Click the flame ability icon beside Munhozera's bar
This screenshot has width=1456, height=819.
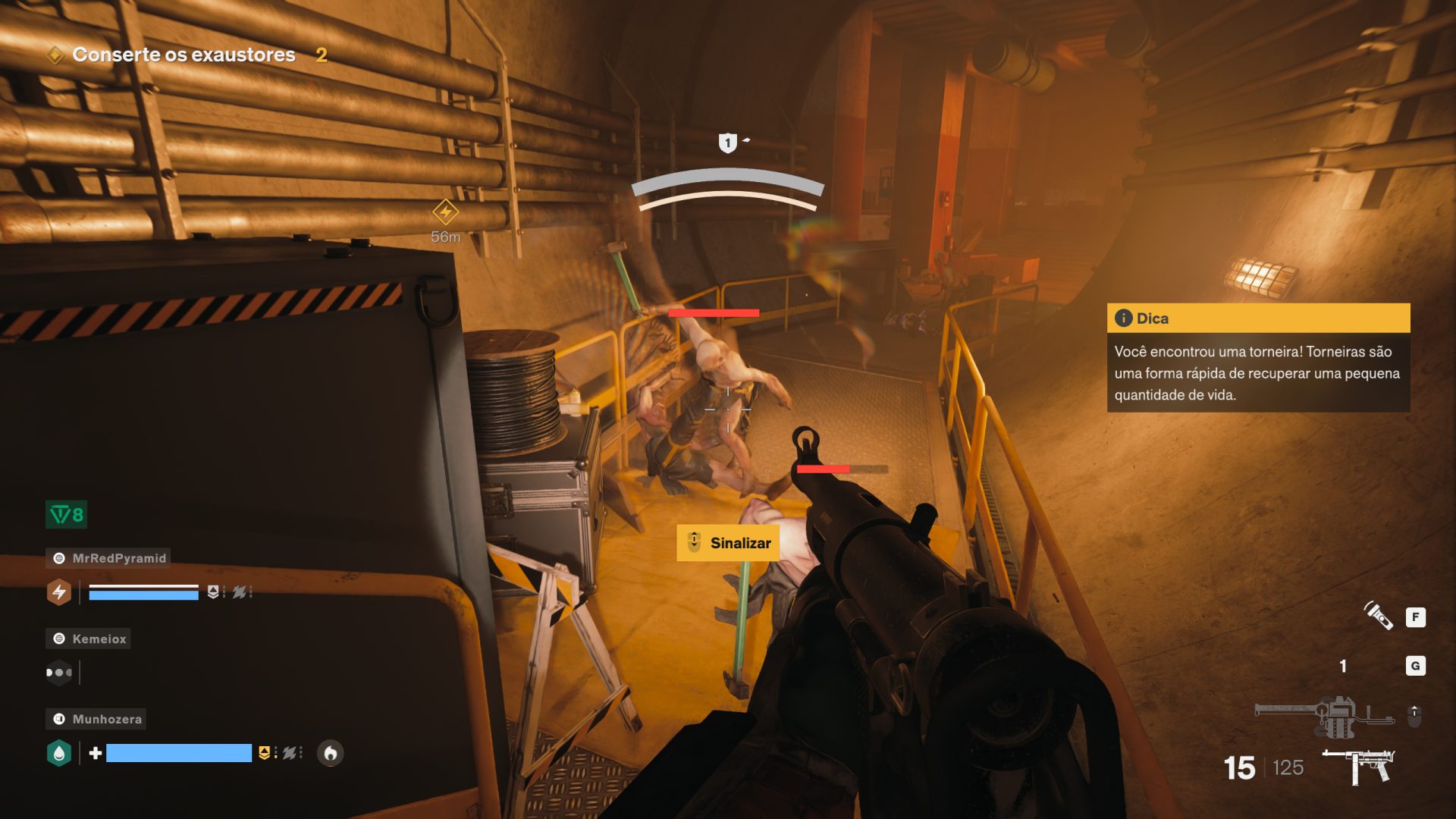[330, 753]
